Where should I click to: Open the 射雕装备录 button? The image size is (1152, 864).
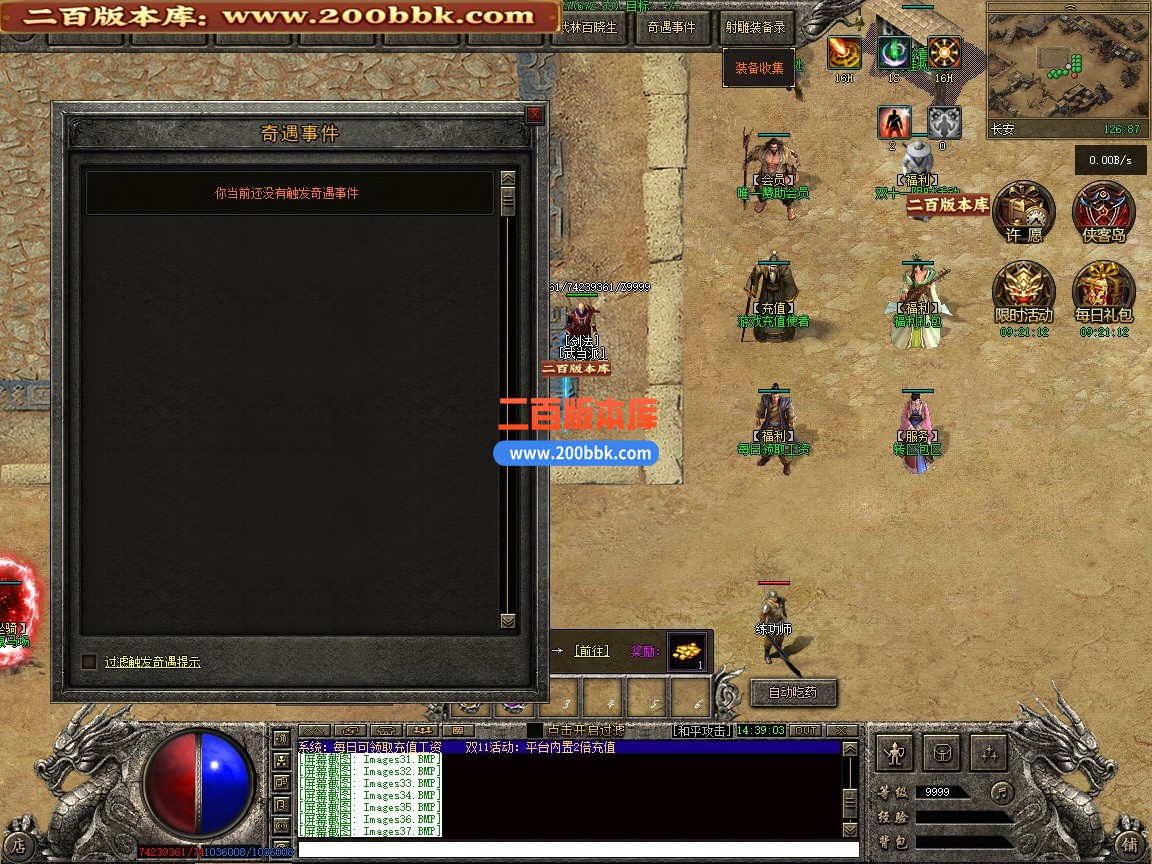tap(755, 27)
